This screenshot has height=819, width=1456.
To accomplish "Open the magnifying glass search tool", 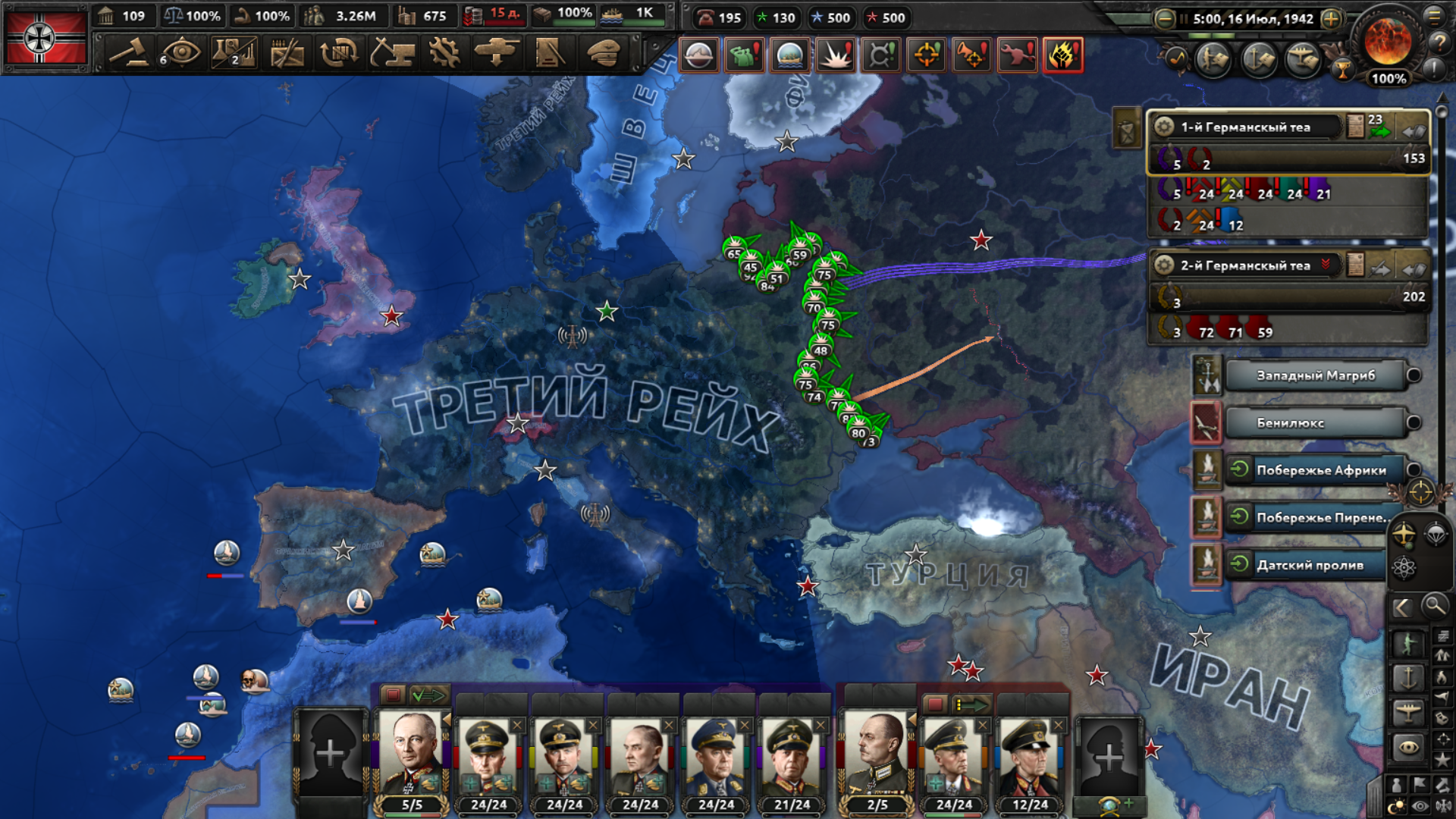I will tap(1434, 606).
